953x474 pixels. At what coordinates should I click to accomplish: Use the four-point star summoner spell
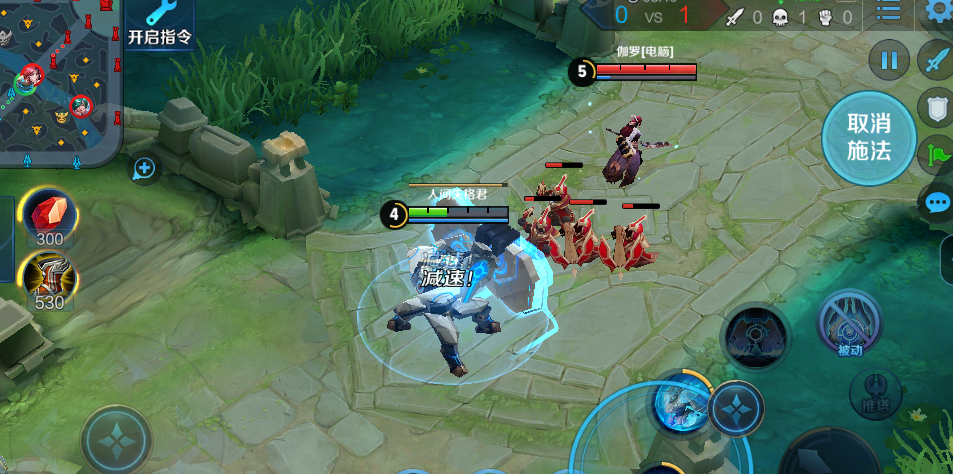pos(737,410)
